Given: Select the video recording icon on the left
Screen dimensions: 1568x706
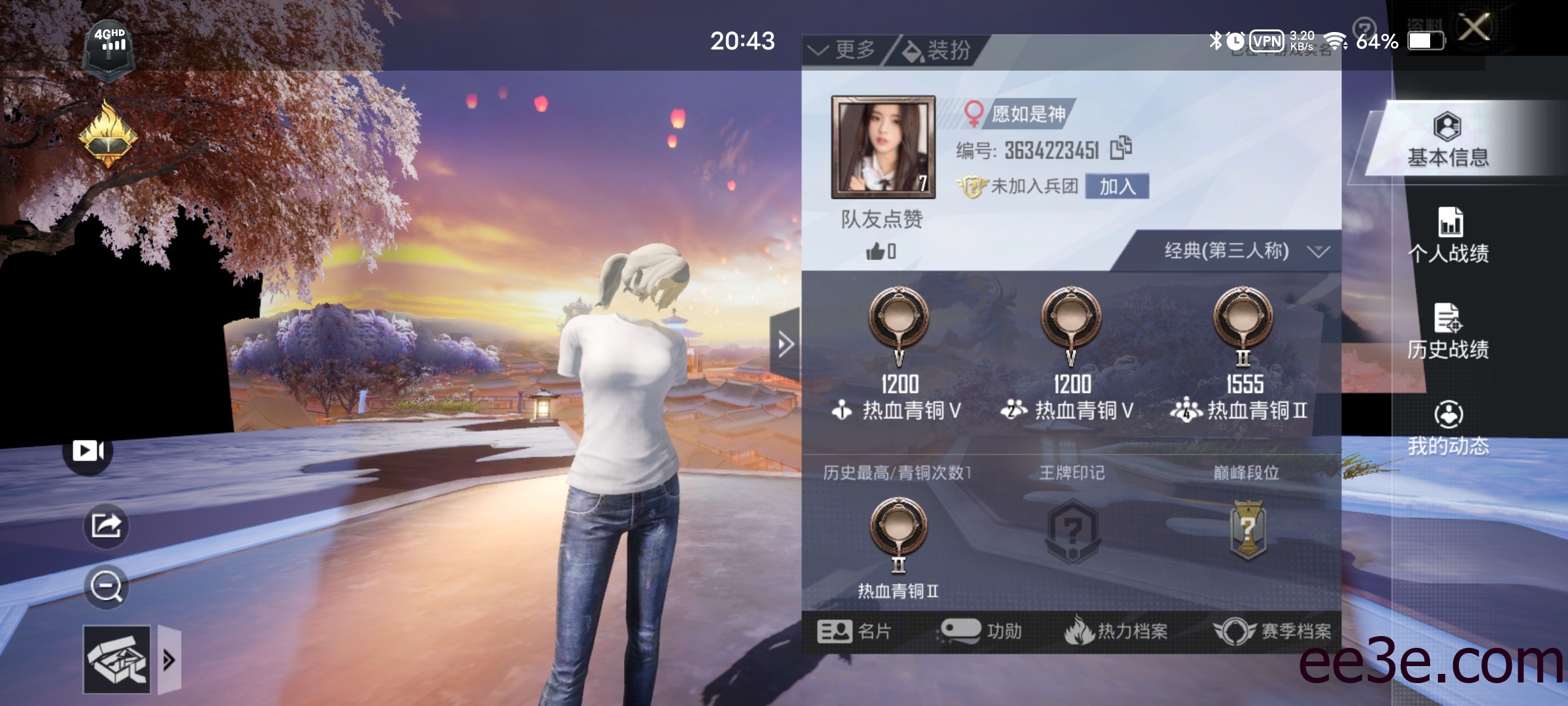Looking at the screenshot, I should [x=88, y=450].
